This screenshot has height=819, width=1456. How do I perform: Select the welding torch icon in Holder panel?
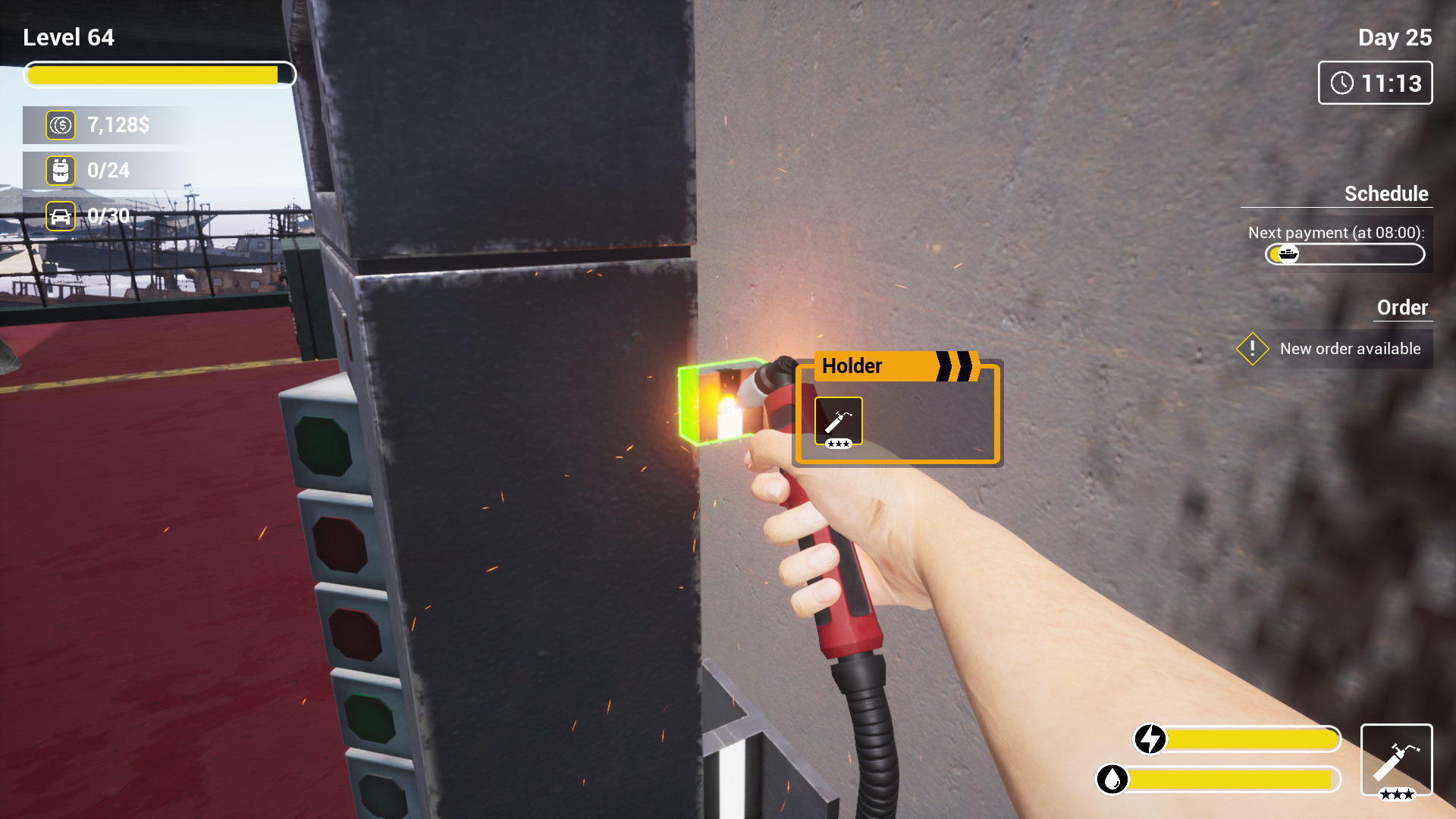click(x=839, y=419)
